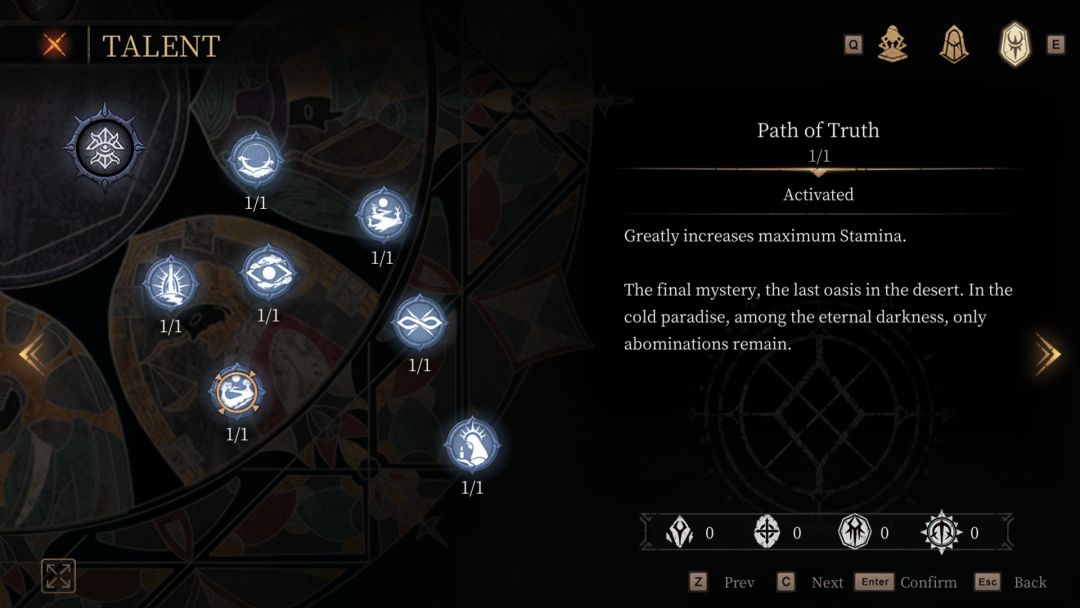
Task: Switch to the character figure tab
Action: [x=892, y=45]
